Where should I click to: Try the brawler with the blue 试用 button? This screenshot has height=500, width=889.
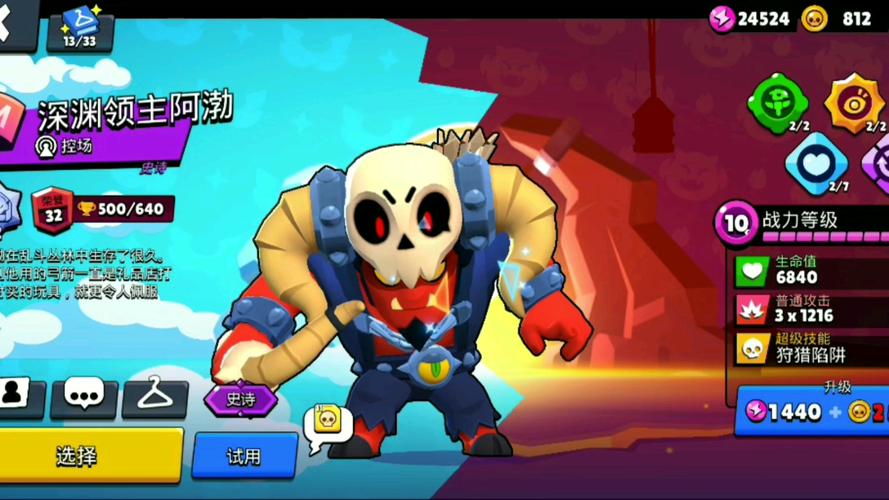click(244, 456)
